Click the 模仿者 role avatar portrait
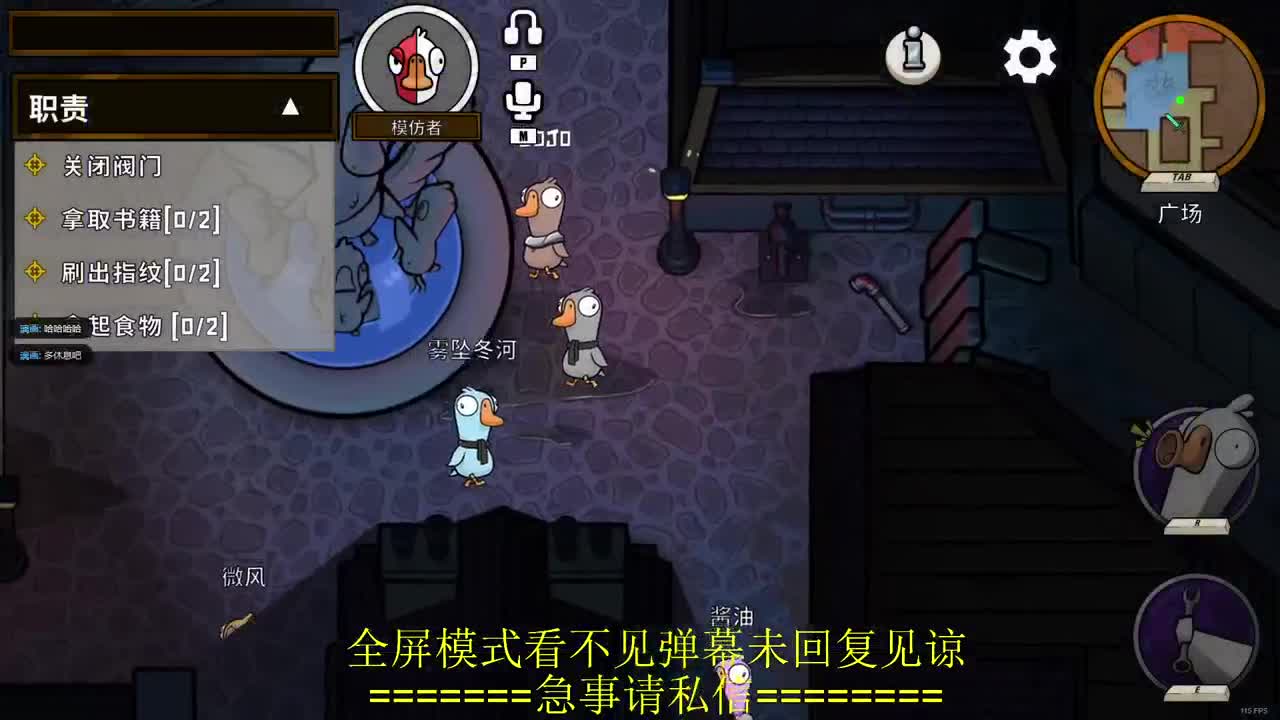1280x720 pixels. point(417,63)
